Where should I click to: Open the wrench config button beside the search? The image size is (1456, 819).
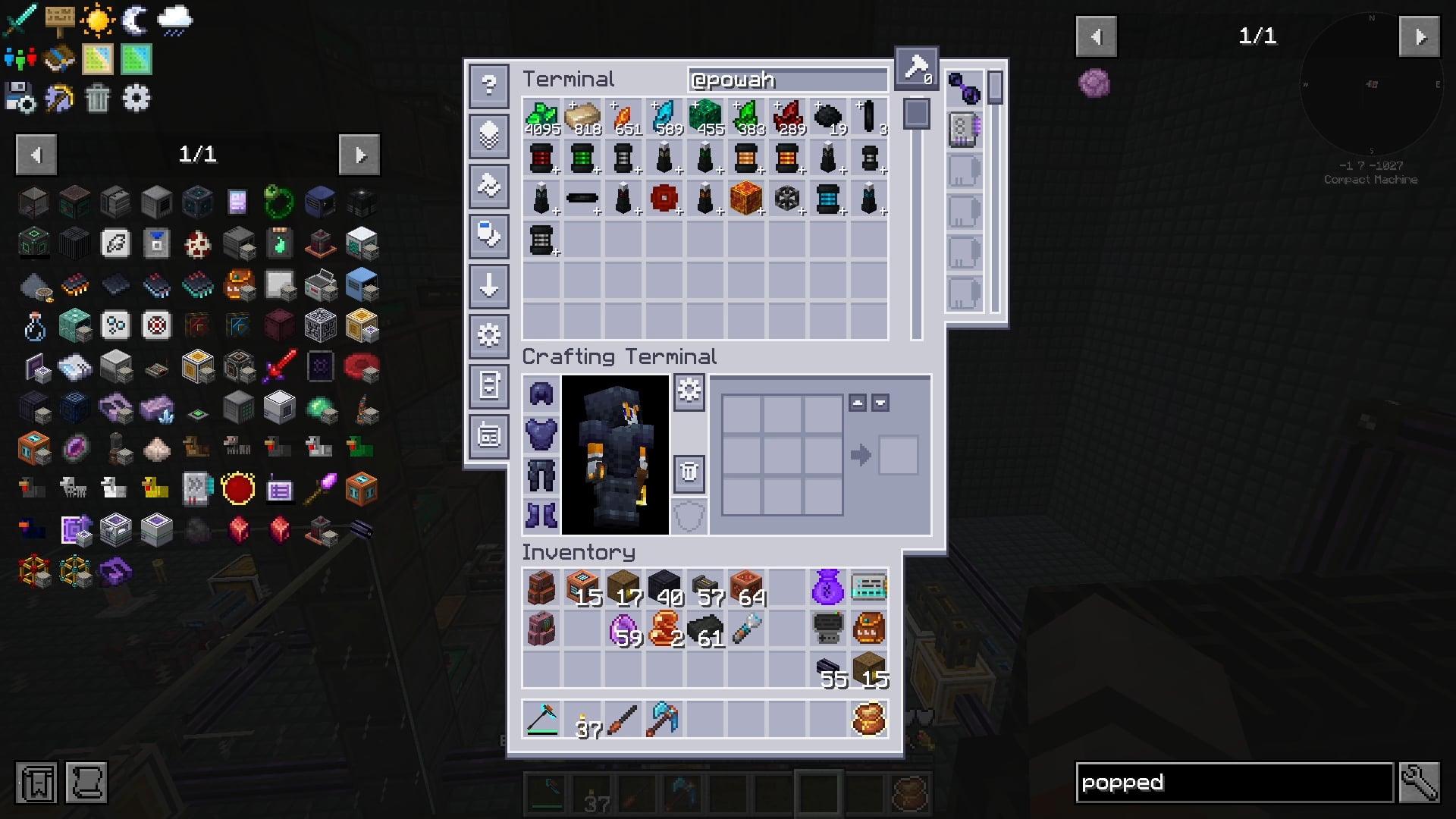pyautogui.click(x=1419, y=783)
